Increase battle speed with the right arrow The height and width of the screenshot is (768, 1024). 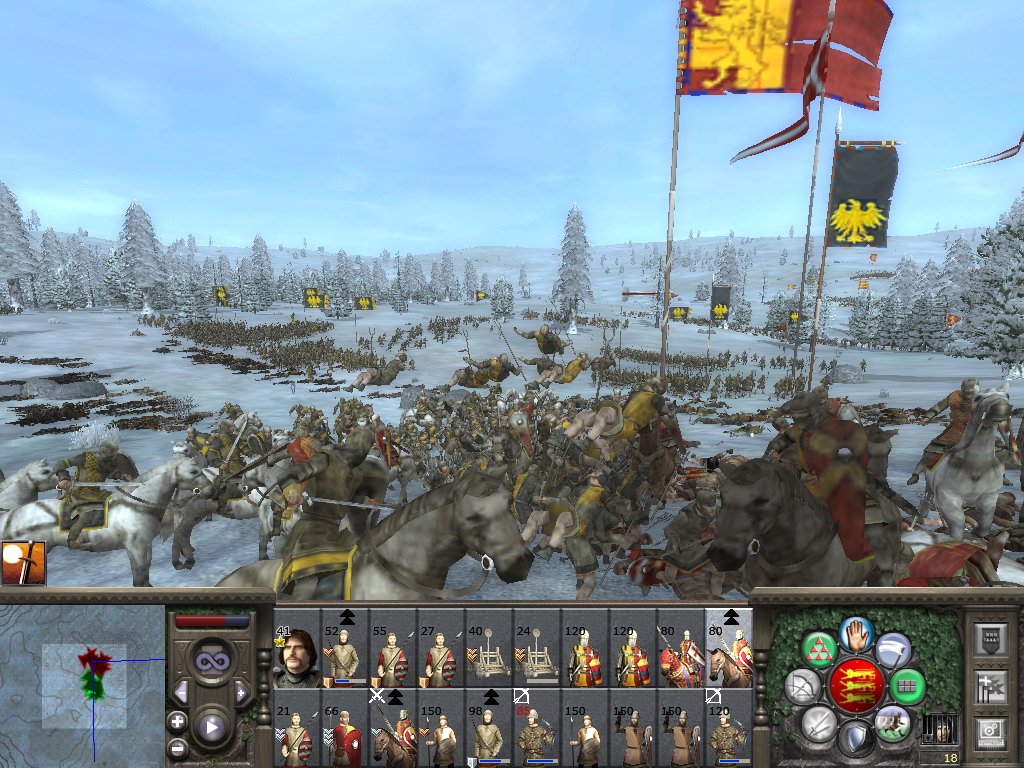(241, 692)
